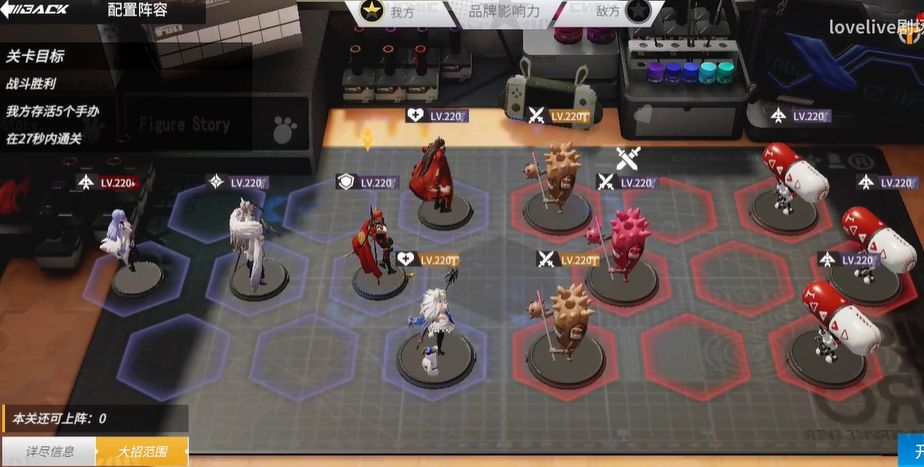Open the 关卡目标 stage objectives panel
Viewport: 924px width, 467px height.
click(35, 57)
